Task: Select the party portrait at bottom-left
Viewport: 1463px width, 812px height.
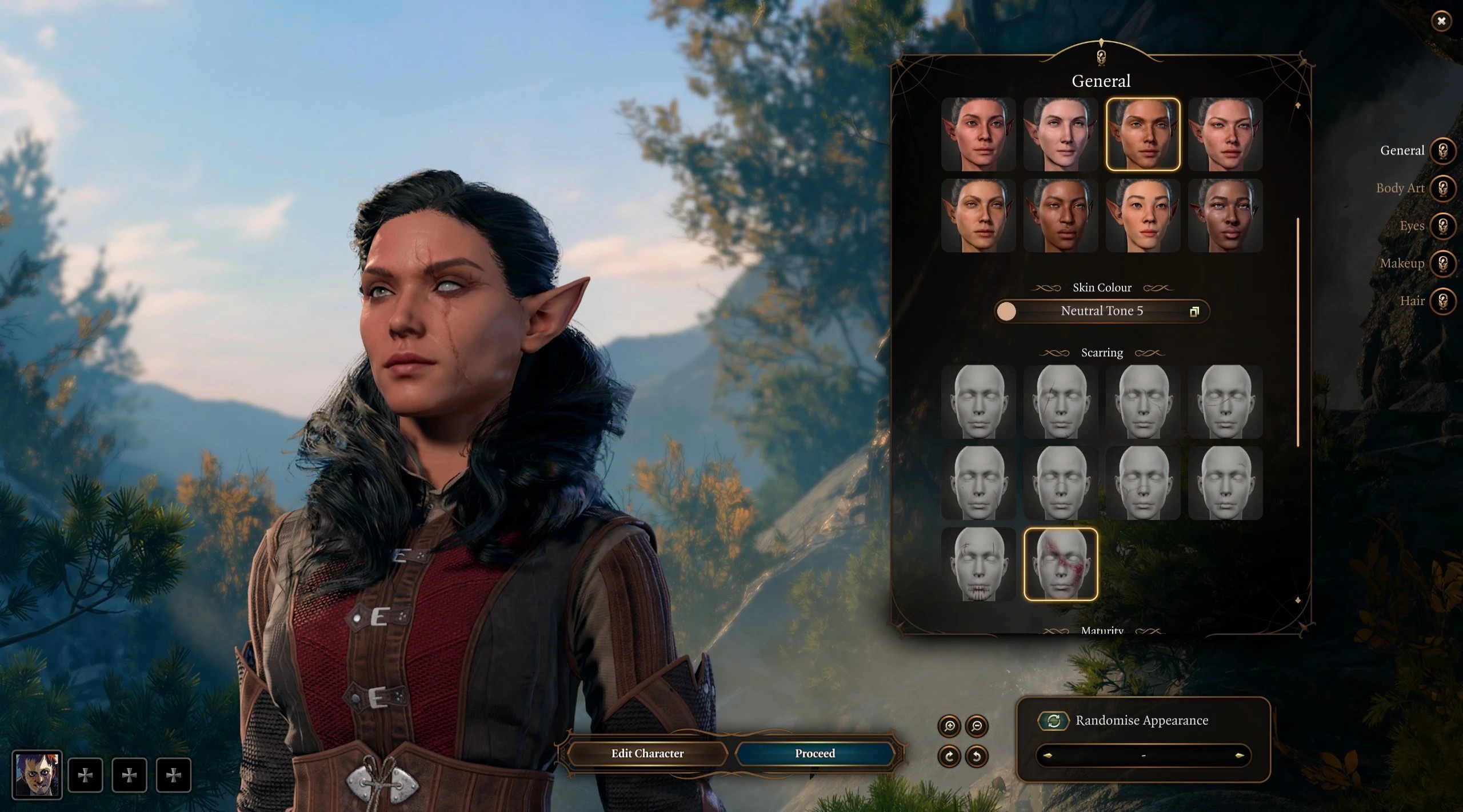Action: click(x=37, y=775)
